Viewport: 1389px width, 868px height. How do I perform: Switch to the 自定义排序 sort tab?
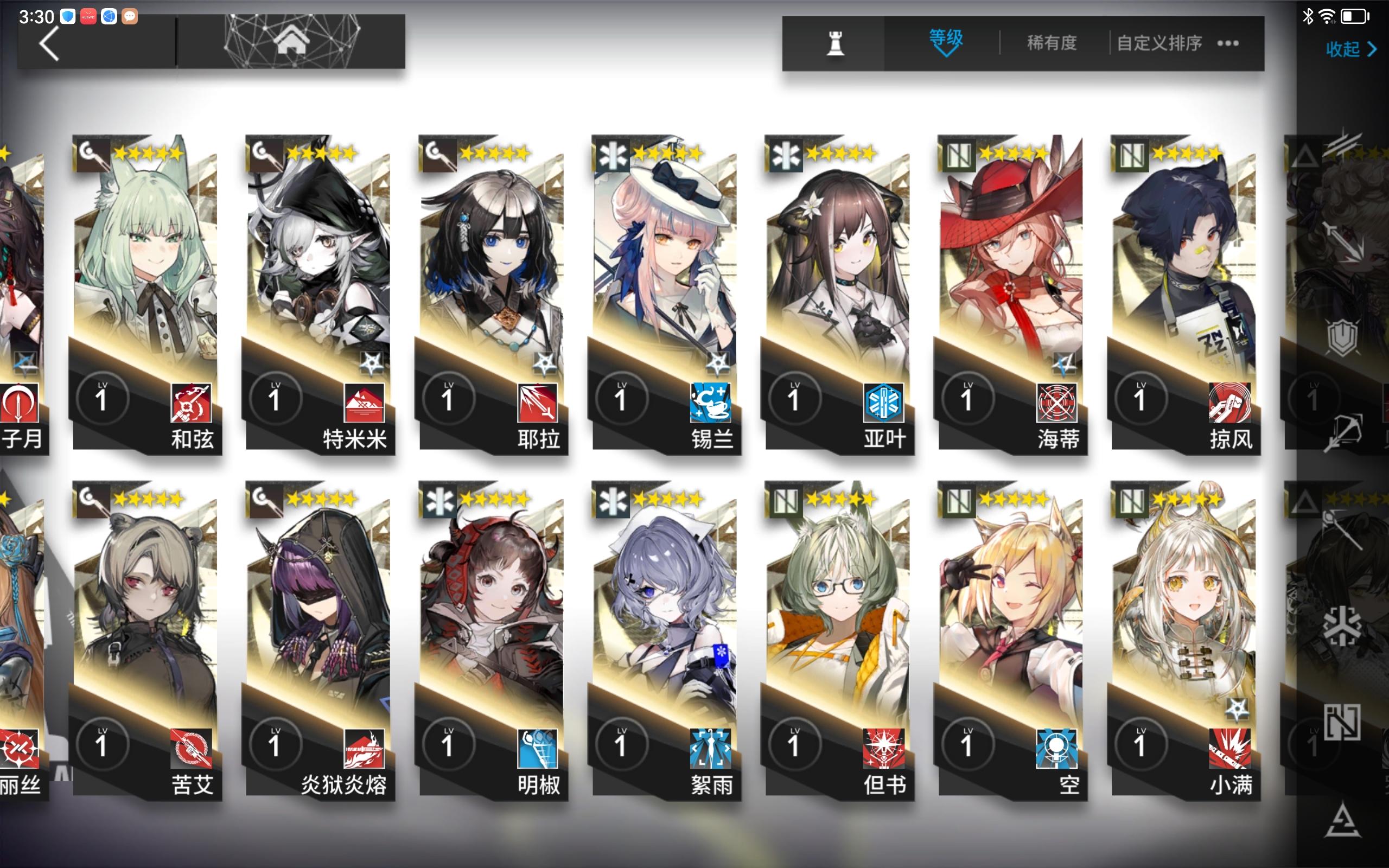click(1158, 43)
